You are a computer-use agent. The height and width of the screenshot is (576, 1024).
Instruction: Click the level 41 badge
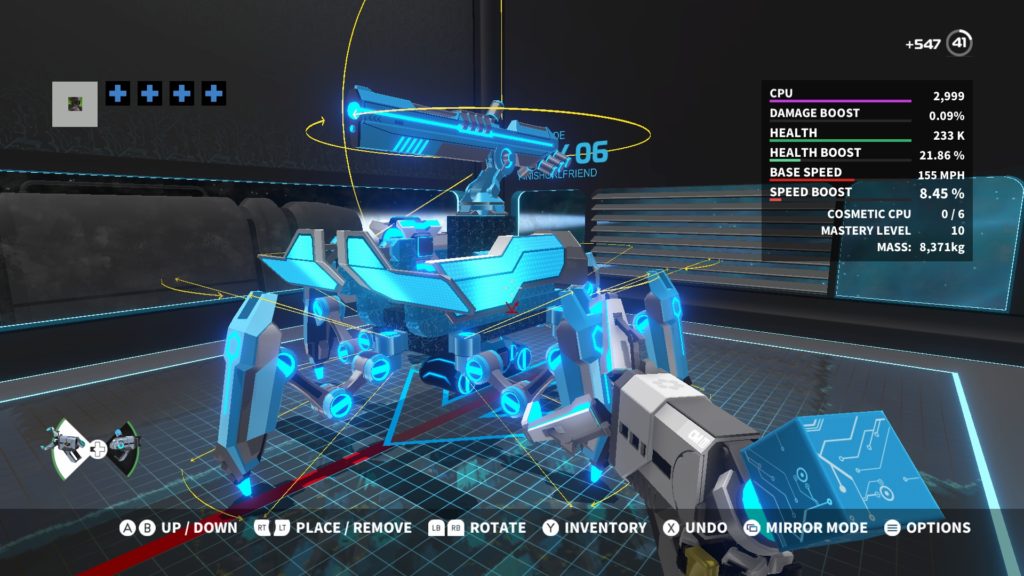[960, 43]
